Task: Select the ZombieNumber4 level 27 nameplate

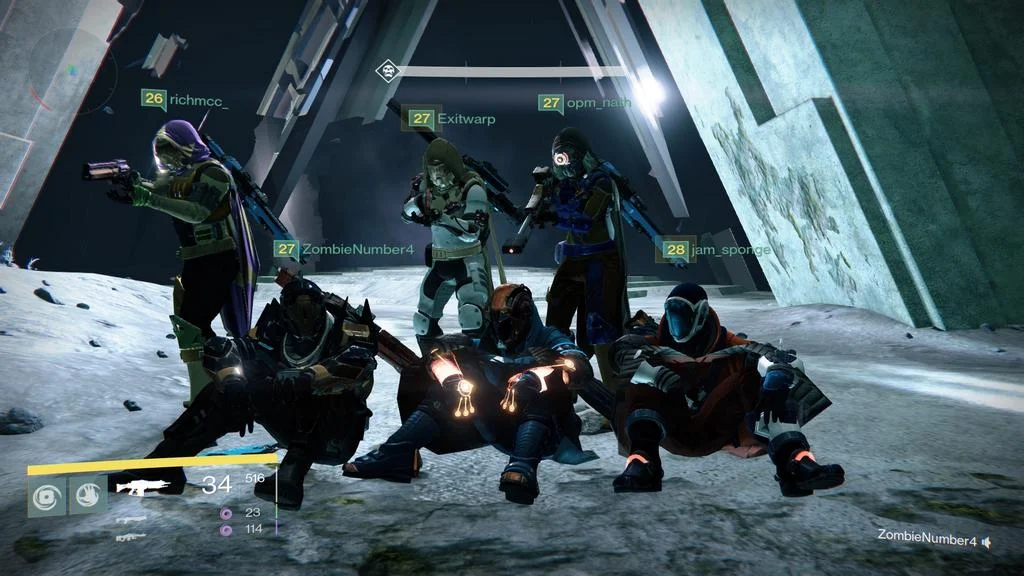Action: pyautogui.click(x=343, y=249)
